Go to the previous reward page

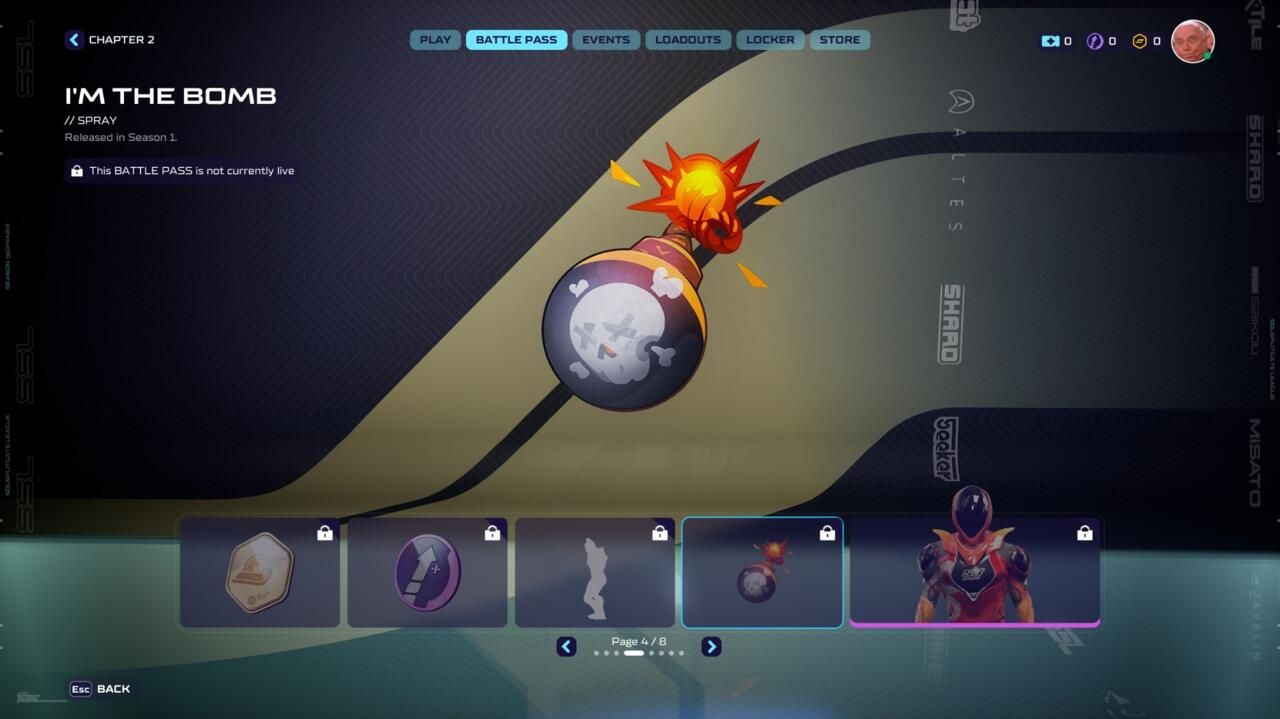(x=566, y=647)
